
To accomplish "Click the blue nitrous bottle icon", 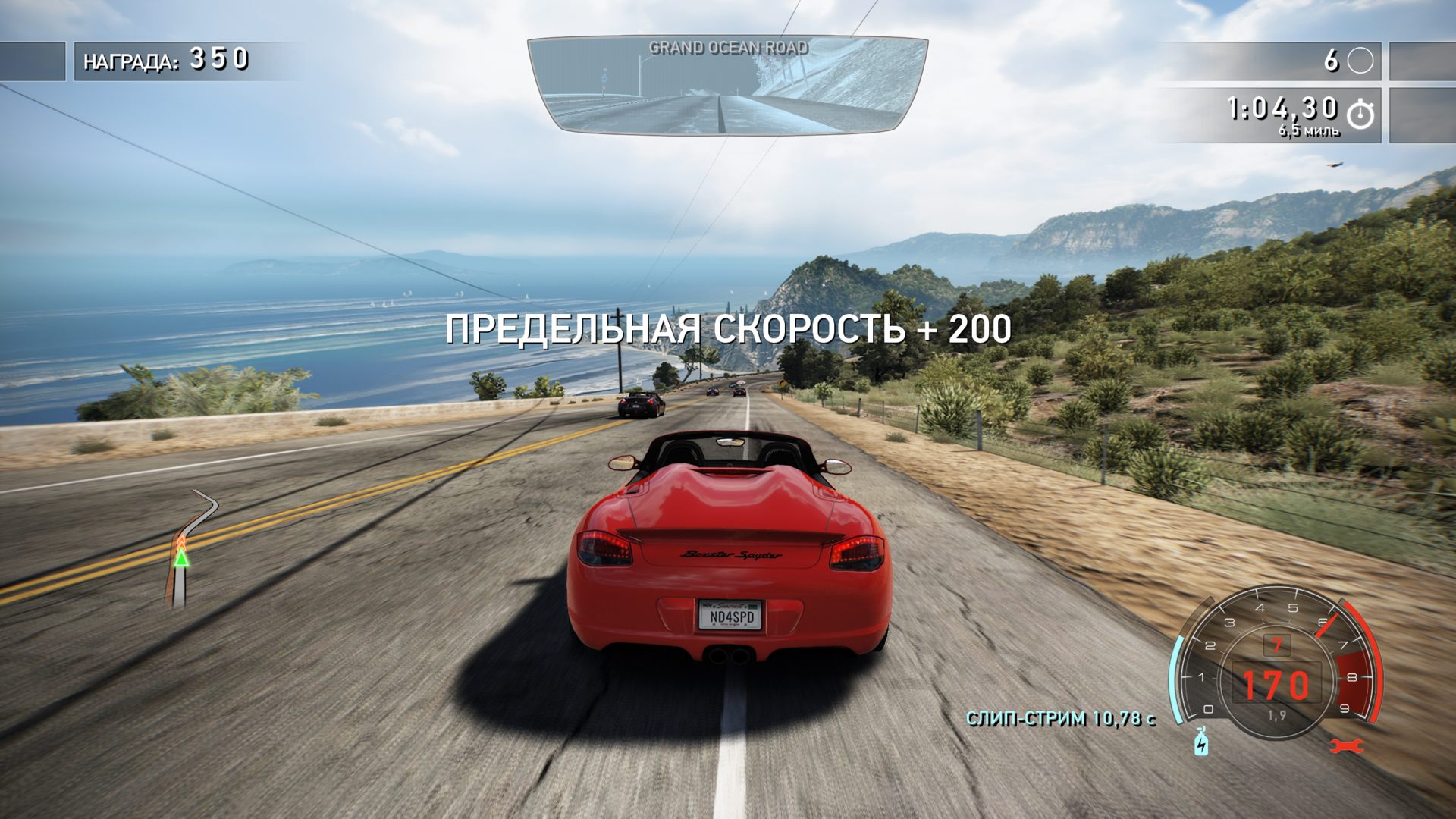I will 1201,742.
